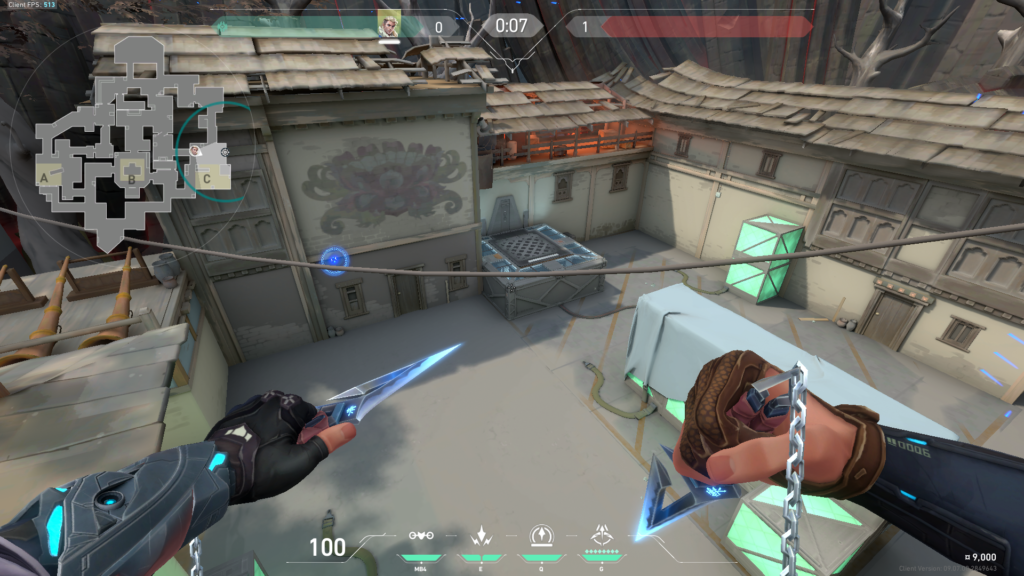Click the minimap in the corner
This screenshot has height=576, width=1024.
tap(130, 140)
